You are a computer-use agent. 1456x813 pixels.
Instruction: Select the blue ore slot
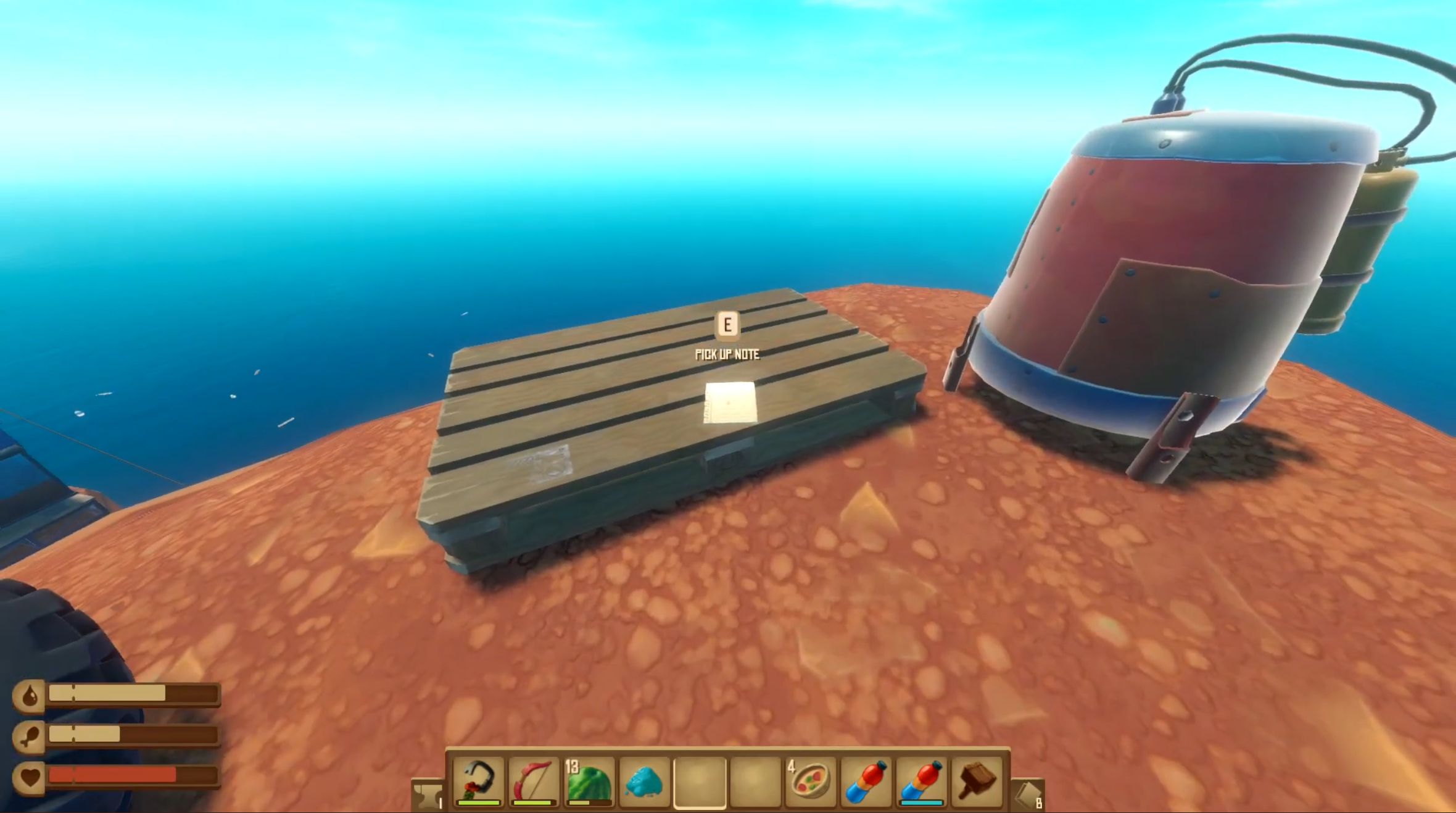(x=644, y=782)
